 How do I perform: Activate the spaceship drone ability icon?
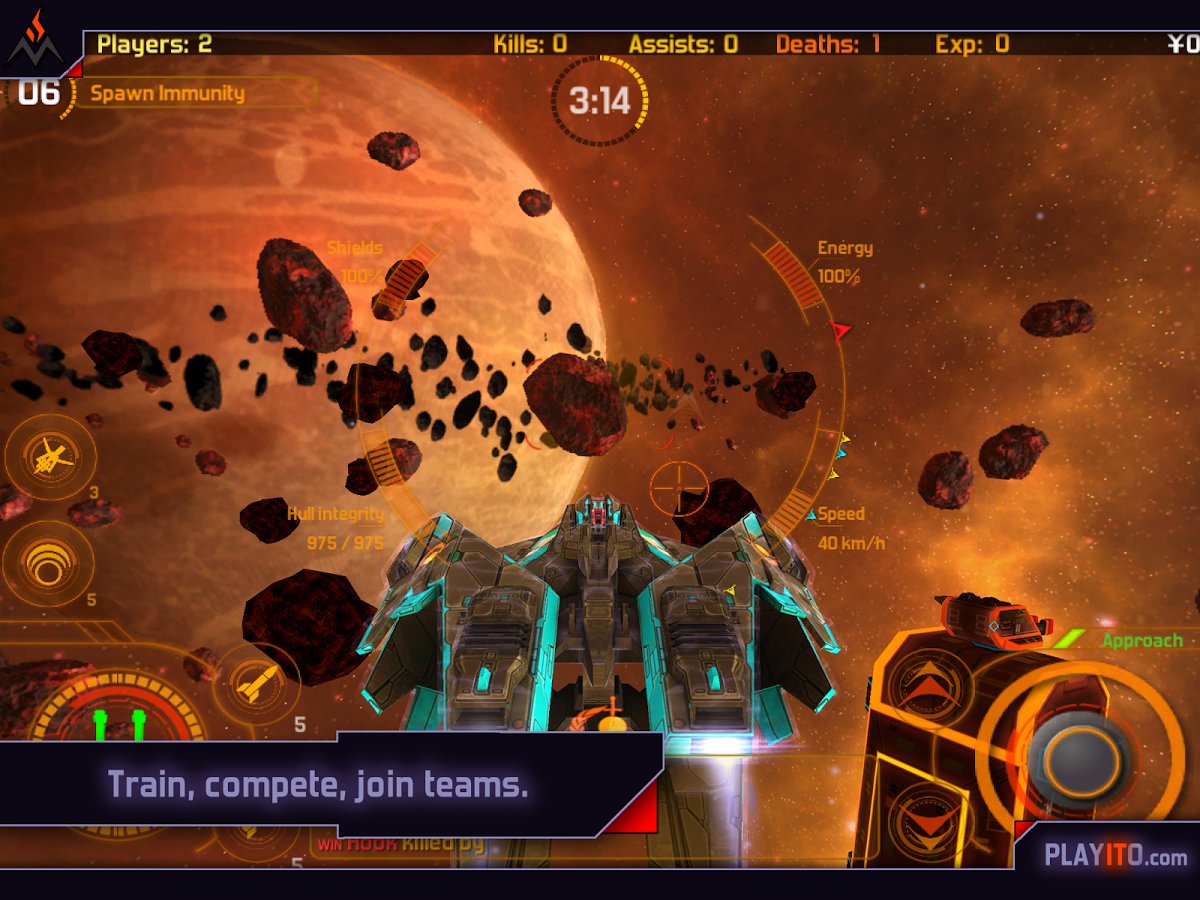[x=50, y=458]
